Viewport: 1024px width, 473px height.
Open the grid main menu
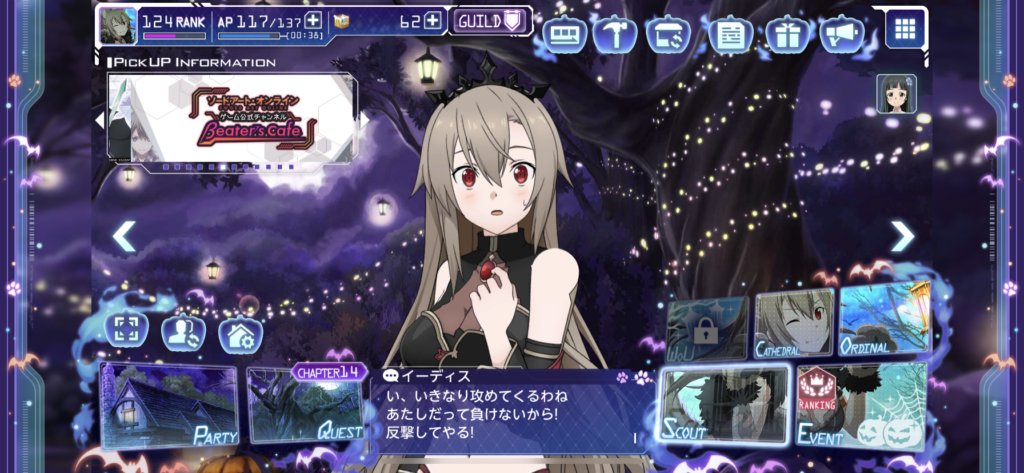point(905,28)
